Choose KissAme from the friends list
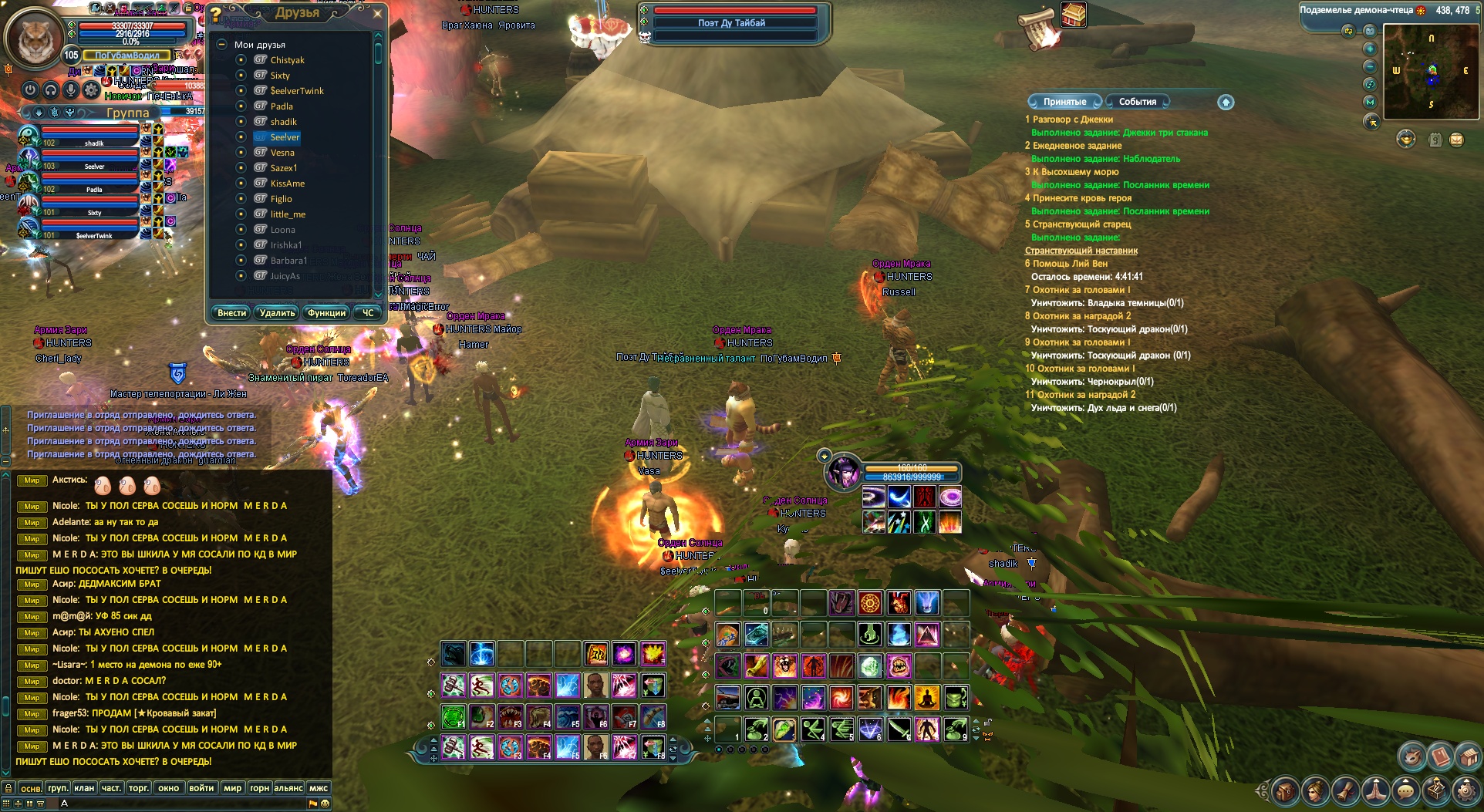Viewport: 1484px width, 812px height. tap(287, 184)
